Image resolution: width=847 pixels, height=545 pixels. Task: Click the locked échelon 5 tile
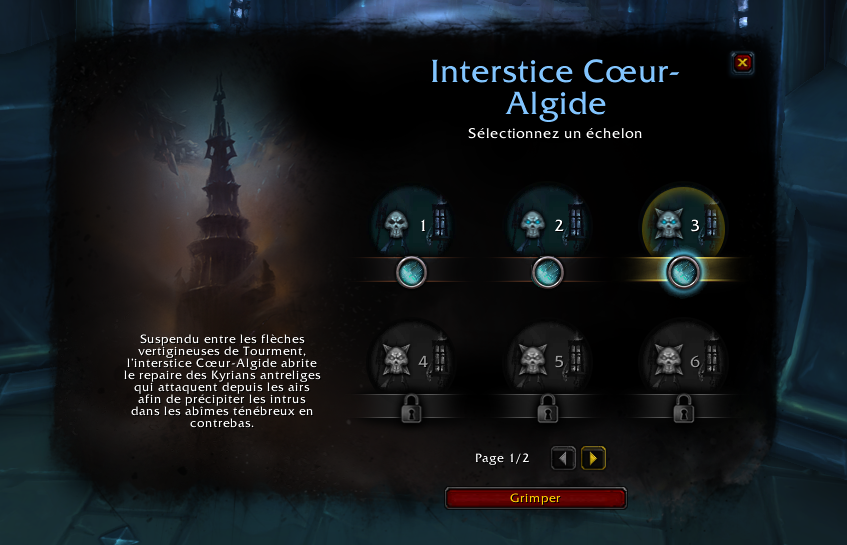(546, 358)
